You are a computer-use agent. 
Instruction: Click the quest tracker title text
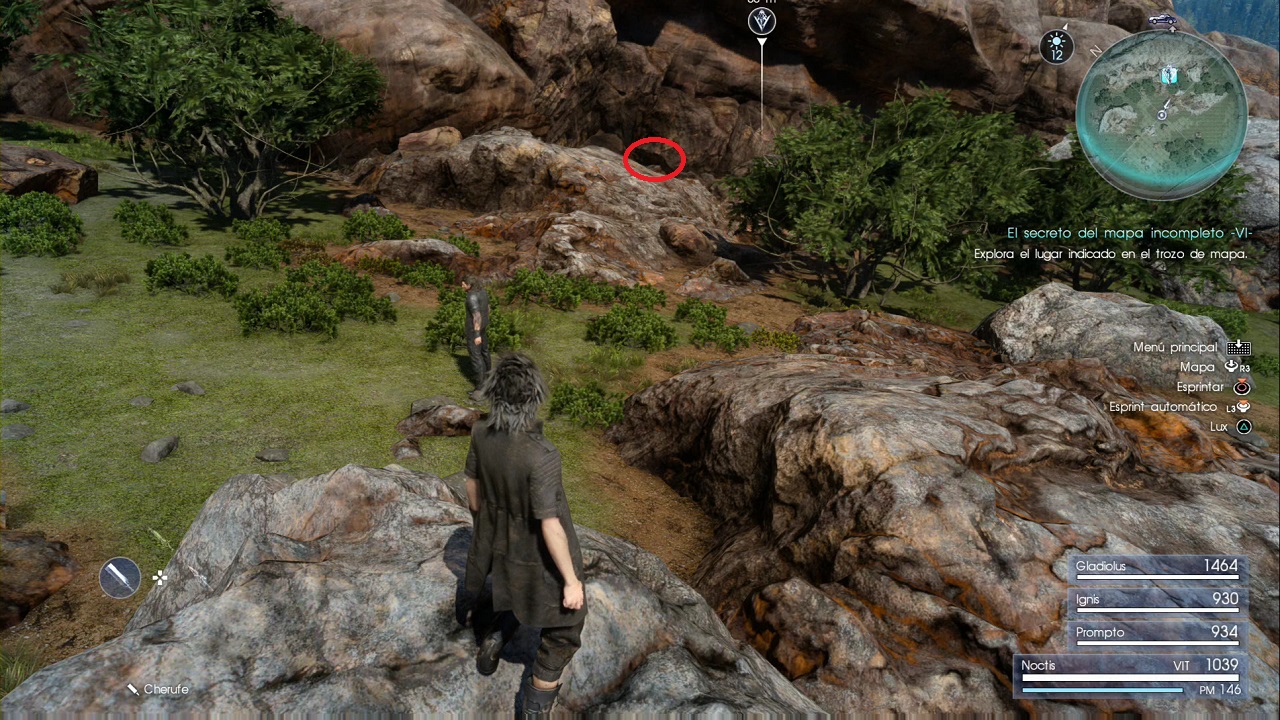coord(1127,232)
